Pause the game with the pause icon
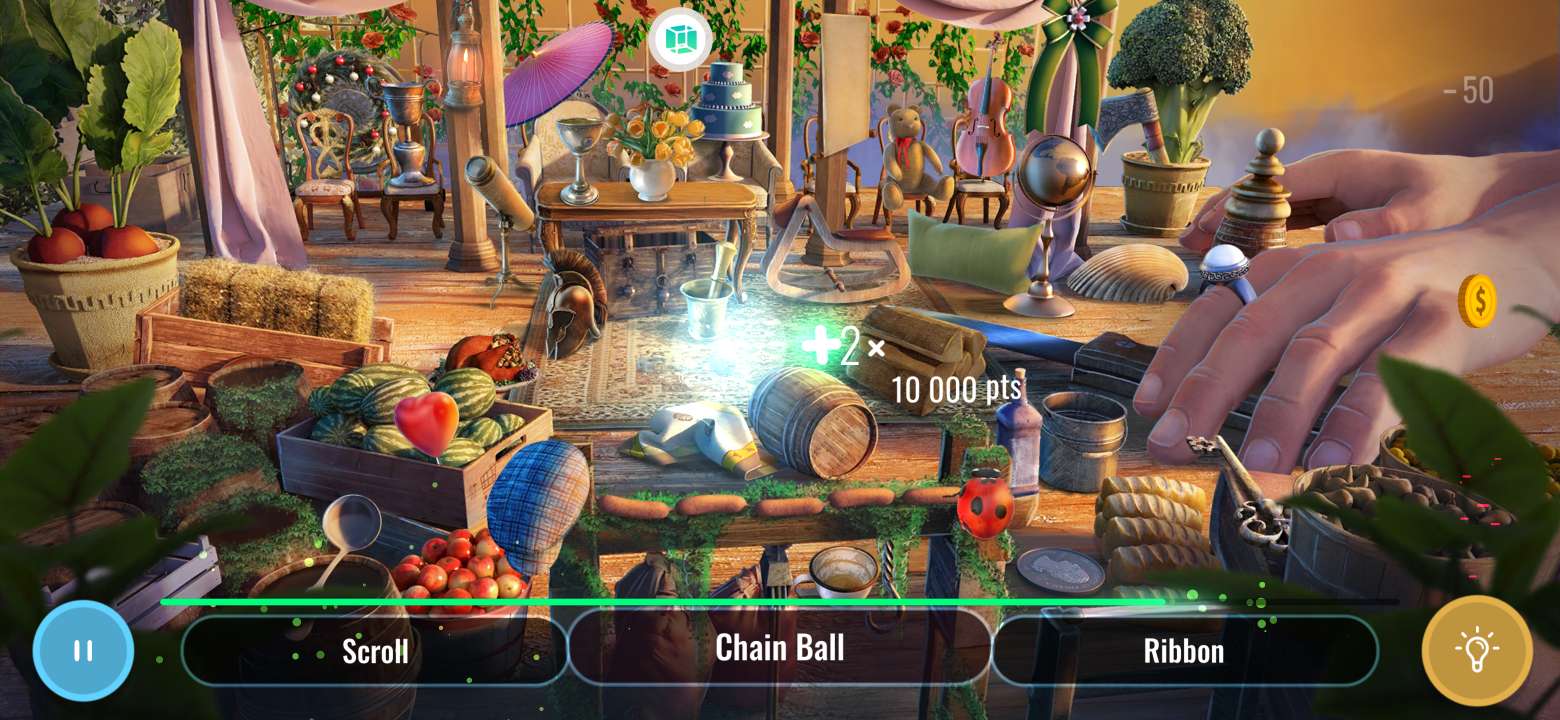The image size is (1560, 720). (82, 651)
